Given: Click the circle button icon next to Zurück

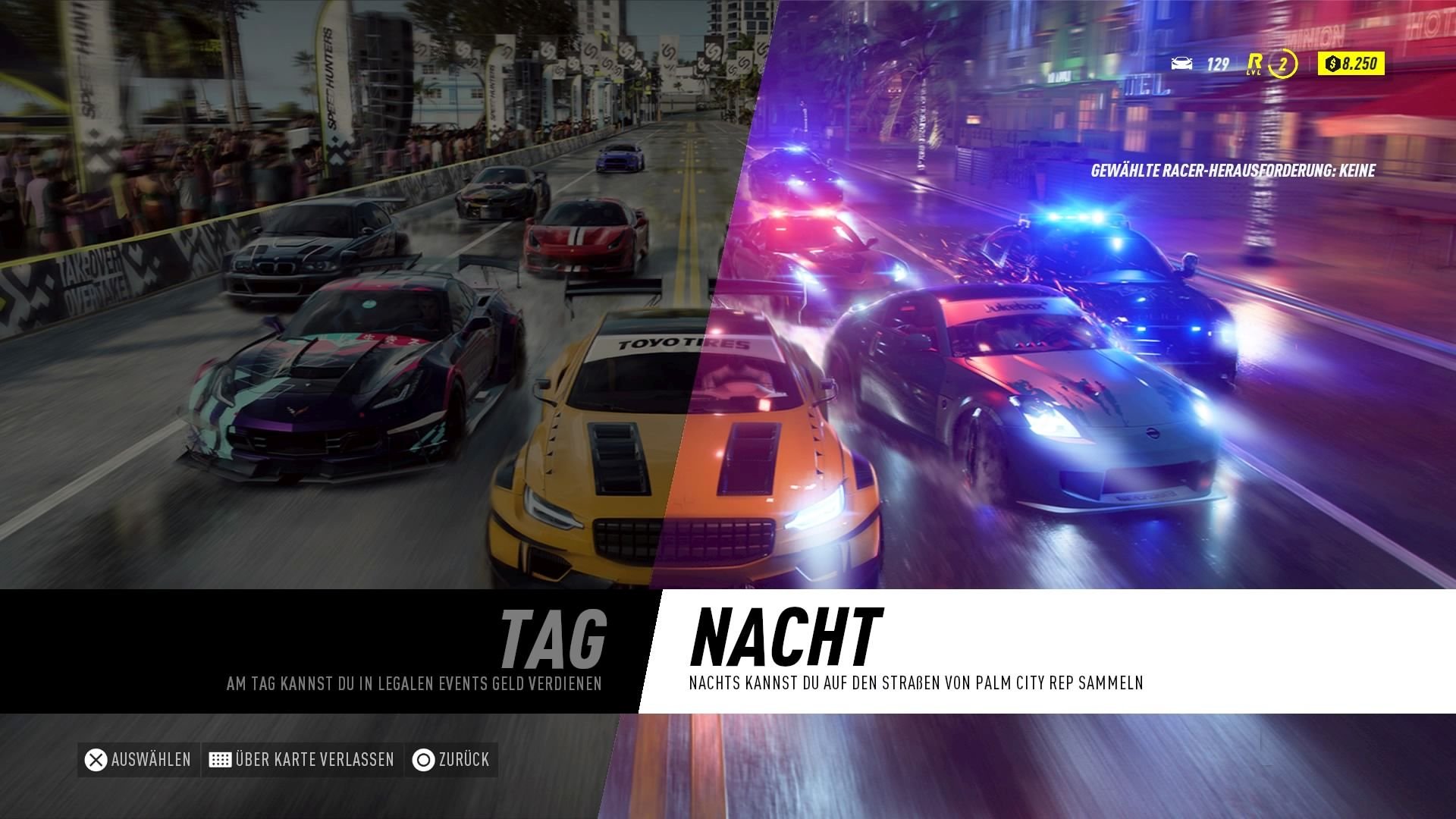Looking at the screenshot, I should click(422, 759).
